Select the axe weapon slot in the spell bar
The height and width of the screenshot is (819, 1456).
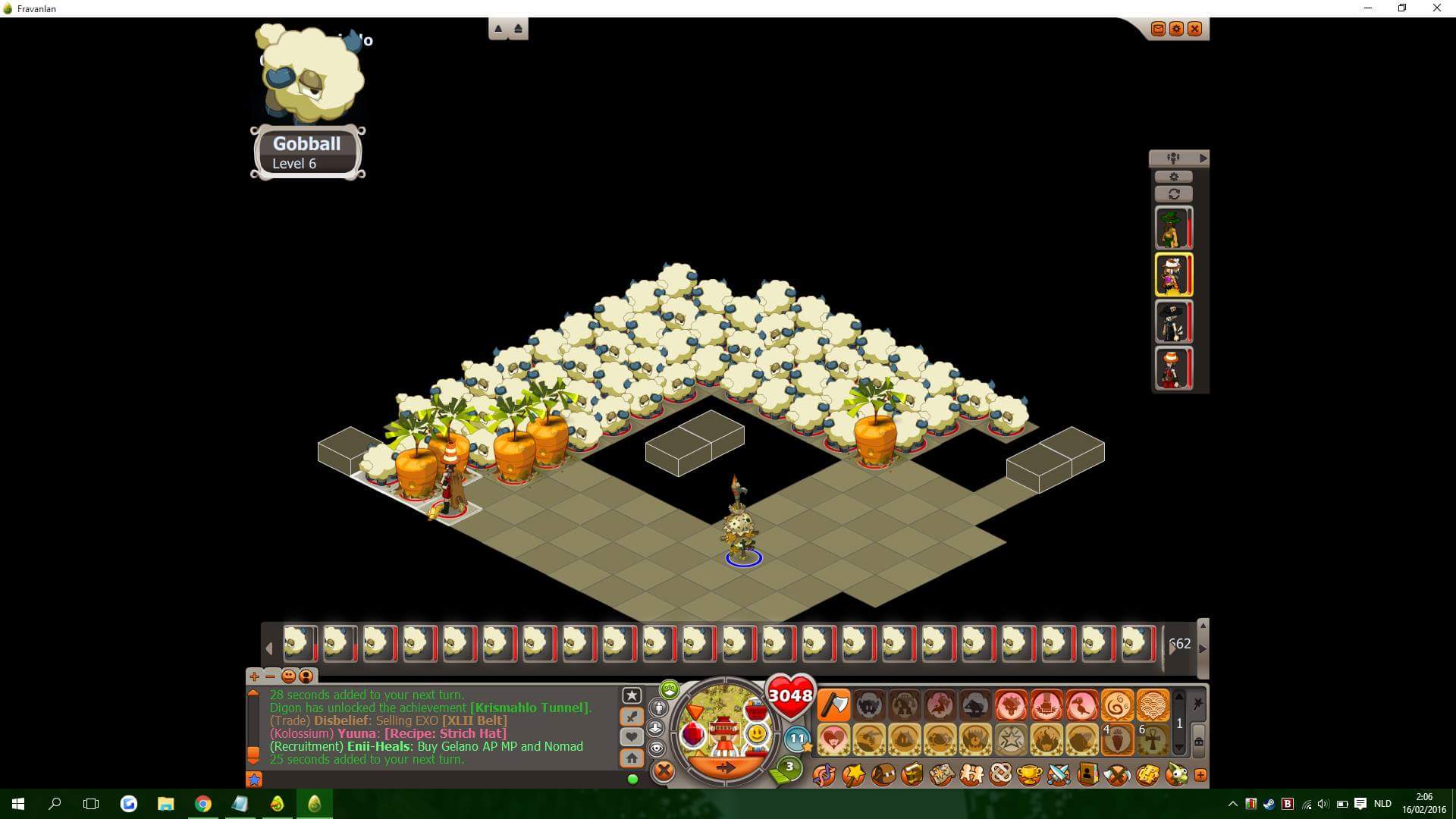(x=833, y=704)
